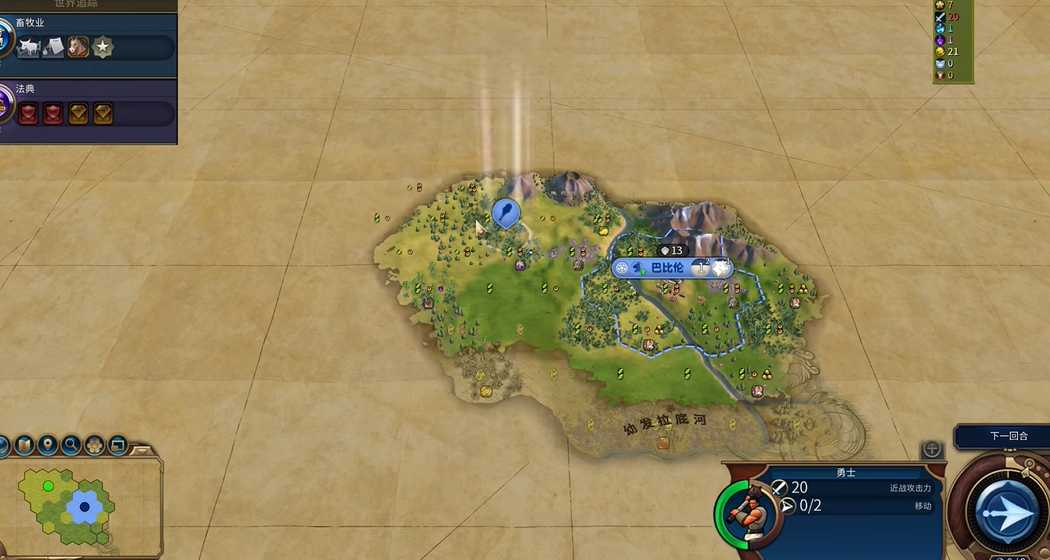Open the map pin tool
This screenshot has width=1050, height=560.
[47, 445]
